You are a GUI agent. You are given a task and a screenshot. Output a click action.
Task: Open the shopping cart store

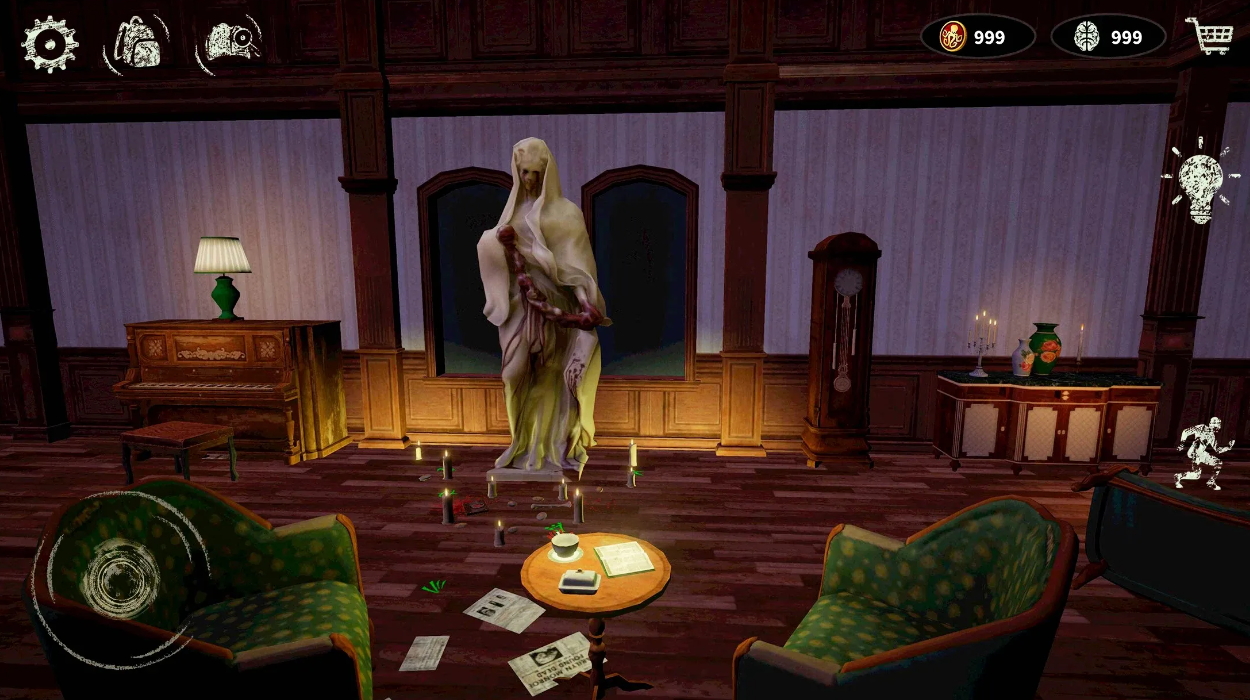(x=1208, y=36)
